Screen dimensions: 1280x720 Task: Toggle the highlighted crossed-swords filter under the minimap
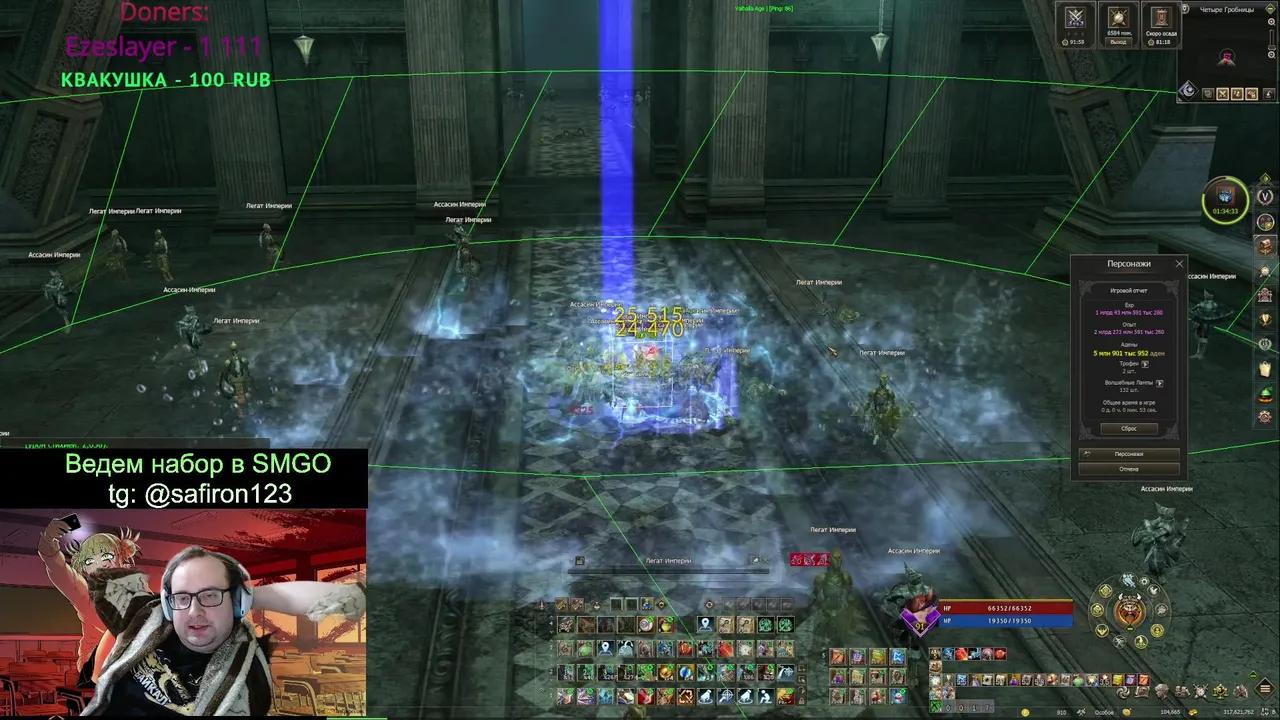pyautogui.click(x=1222, y=93)
